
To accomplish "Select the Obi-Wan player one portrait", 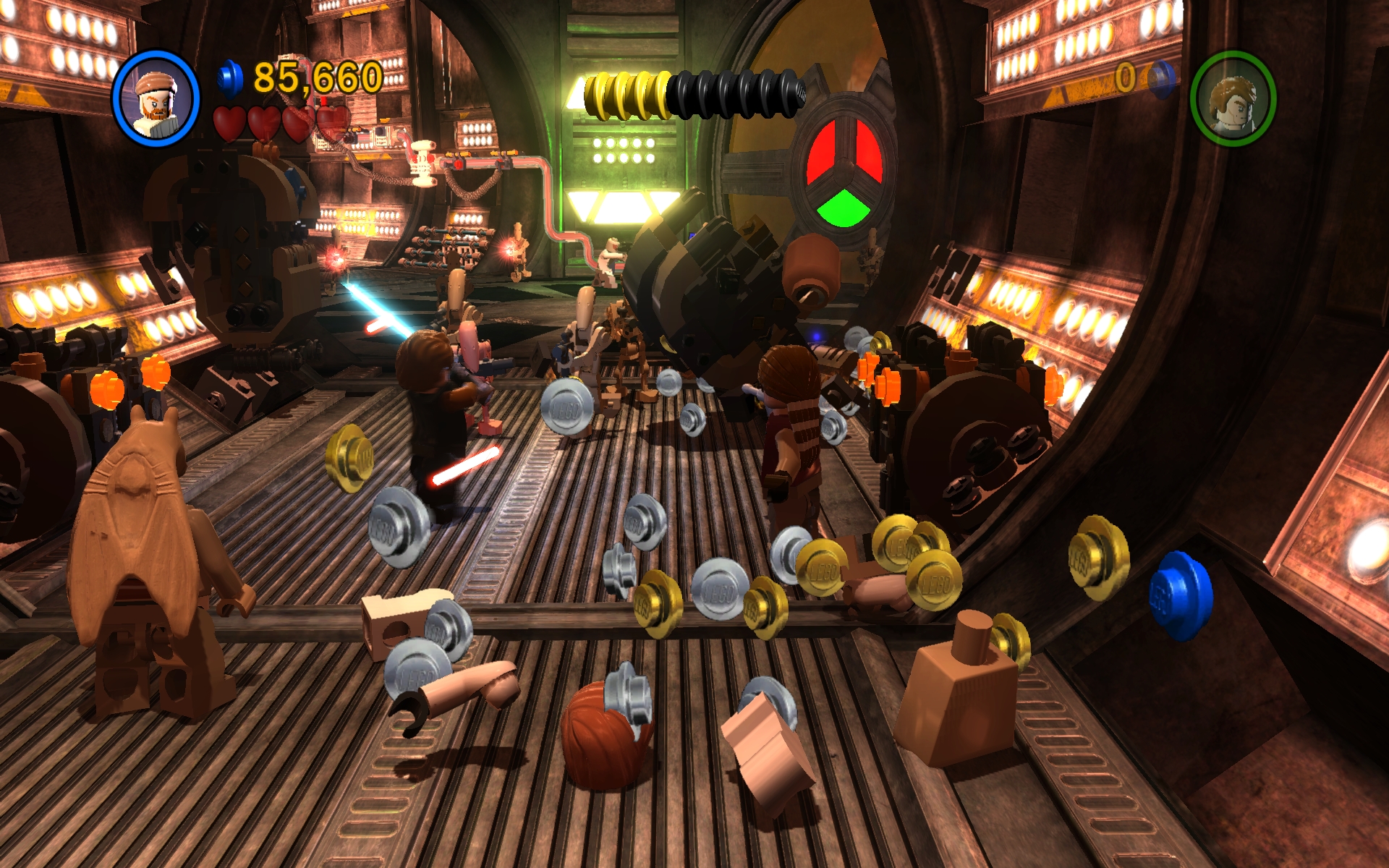I will click(x=156, y=98).
